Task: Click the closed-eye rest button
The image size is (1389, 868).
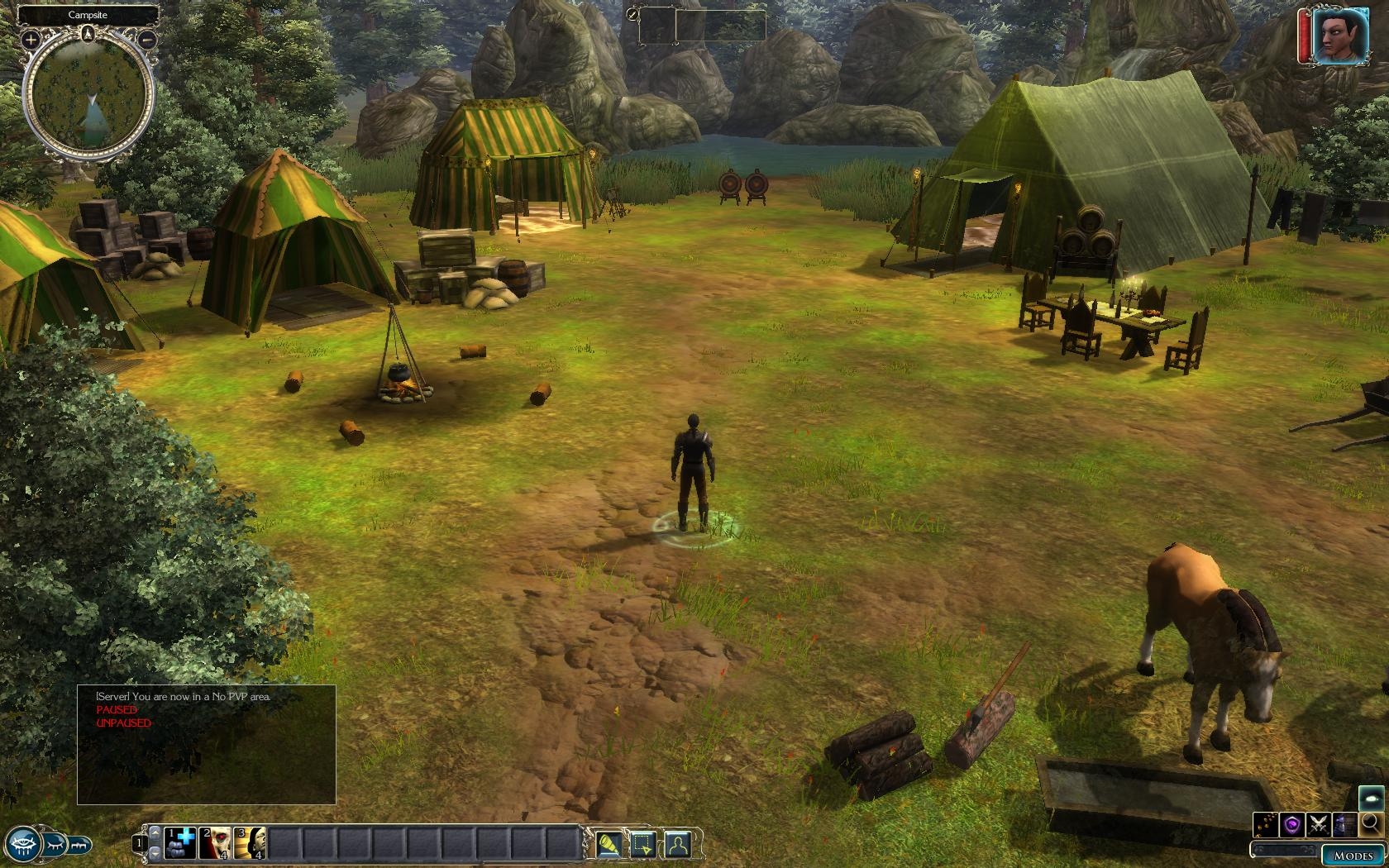Action: [54, 845]
